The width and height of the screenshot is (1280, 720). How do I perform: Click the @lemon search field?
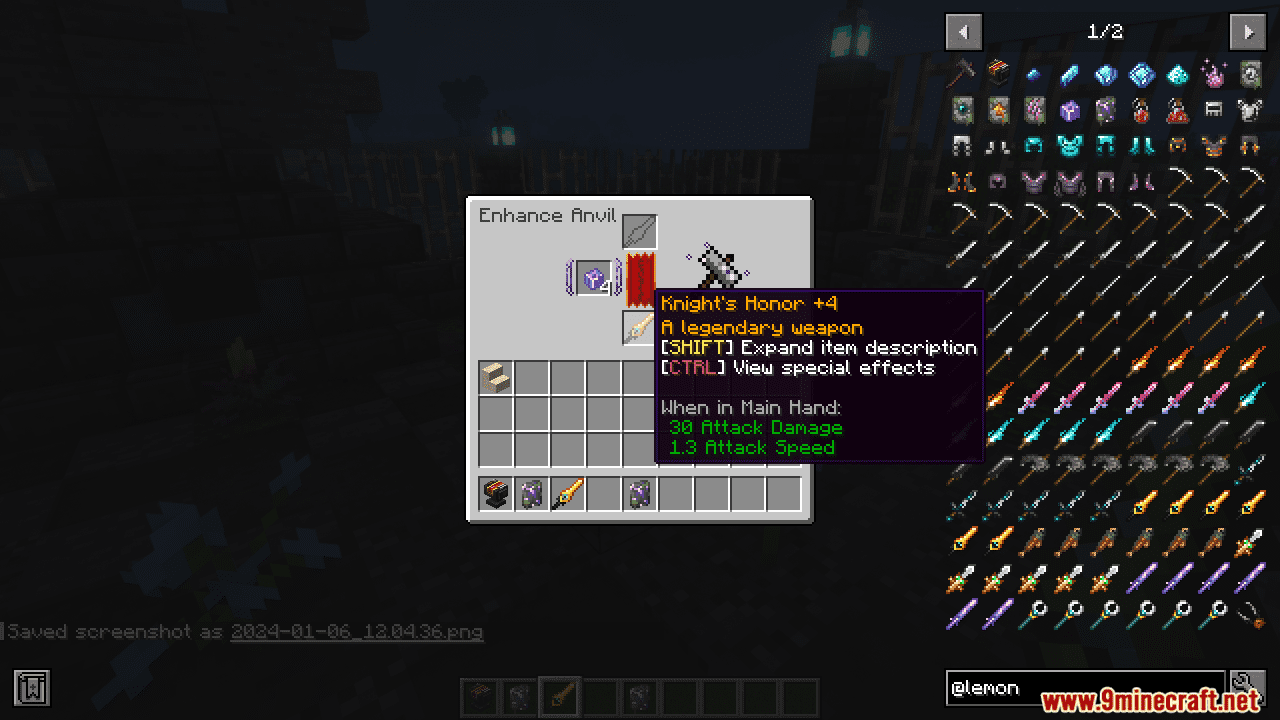(1085, 688)
